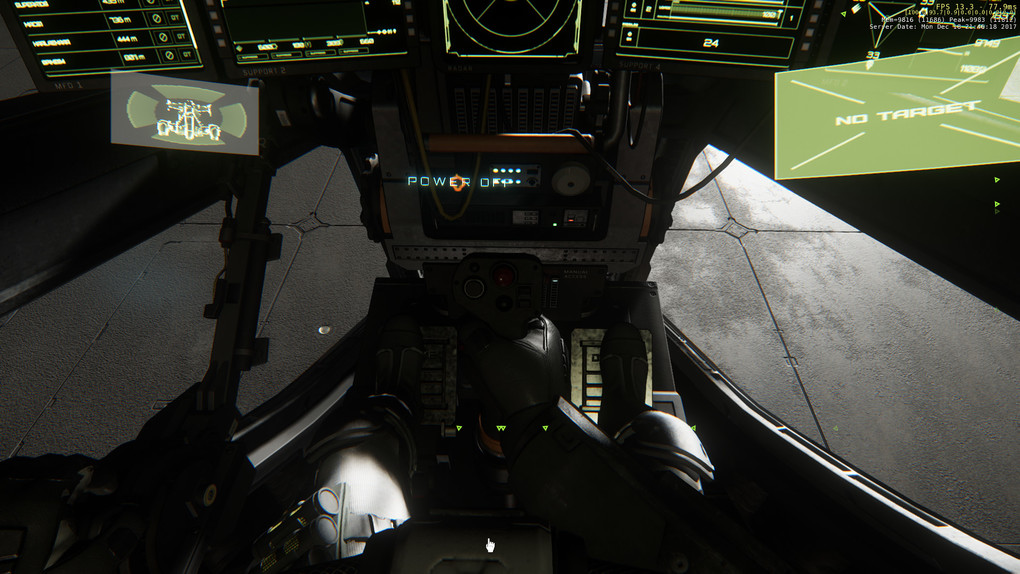Click the ship status hologram display
This screenshot has height=574, width=1020.
pyautogui.click(x=184, y=114)
